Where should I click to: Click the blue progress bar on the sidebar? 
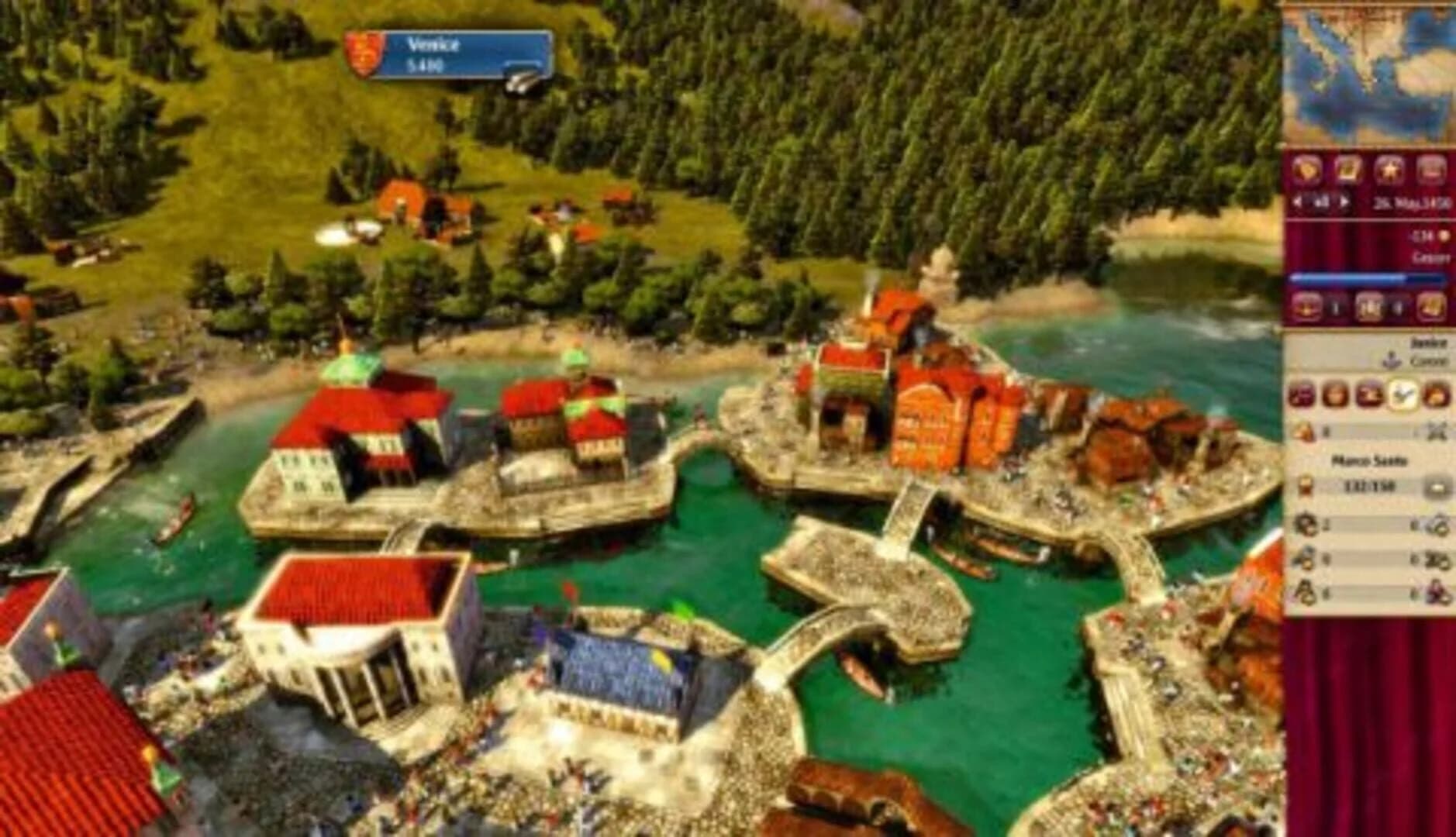tap(1372, 279)
